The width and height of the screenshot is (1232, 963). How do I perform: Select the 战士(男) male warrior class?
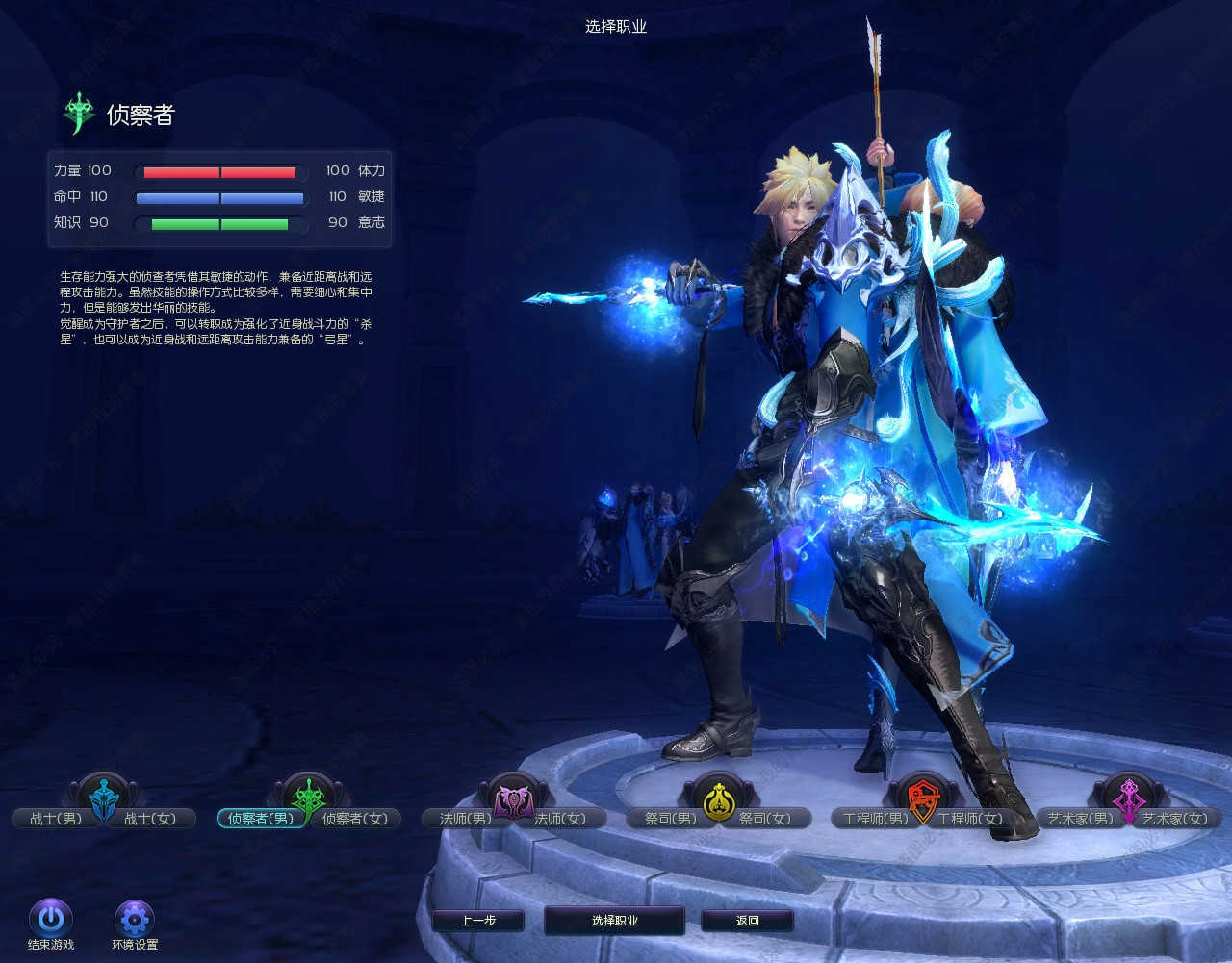pyautogui.click(x=56, y=819)
